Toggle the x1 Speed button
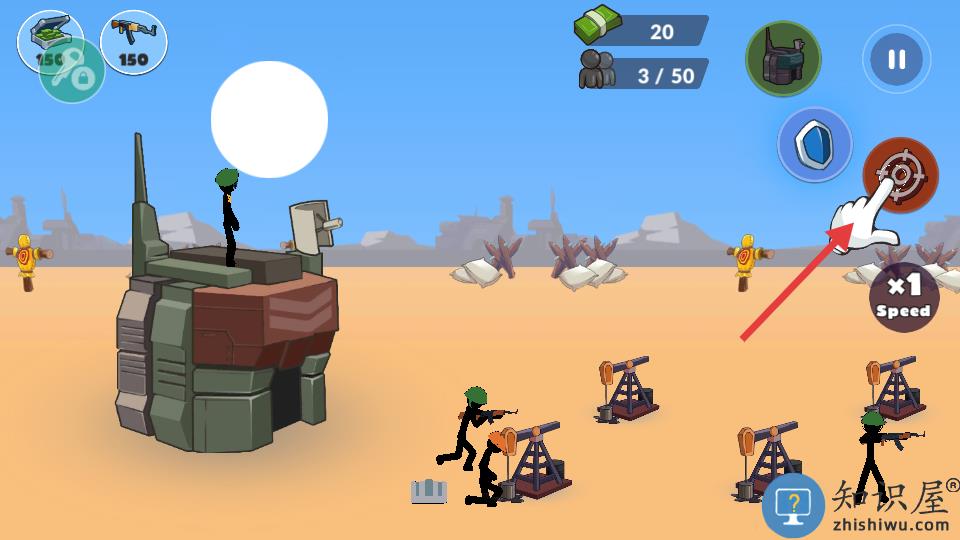960x540 pixels. coord(903,297)
